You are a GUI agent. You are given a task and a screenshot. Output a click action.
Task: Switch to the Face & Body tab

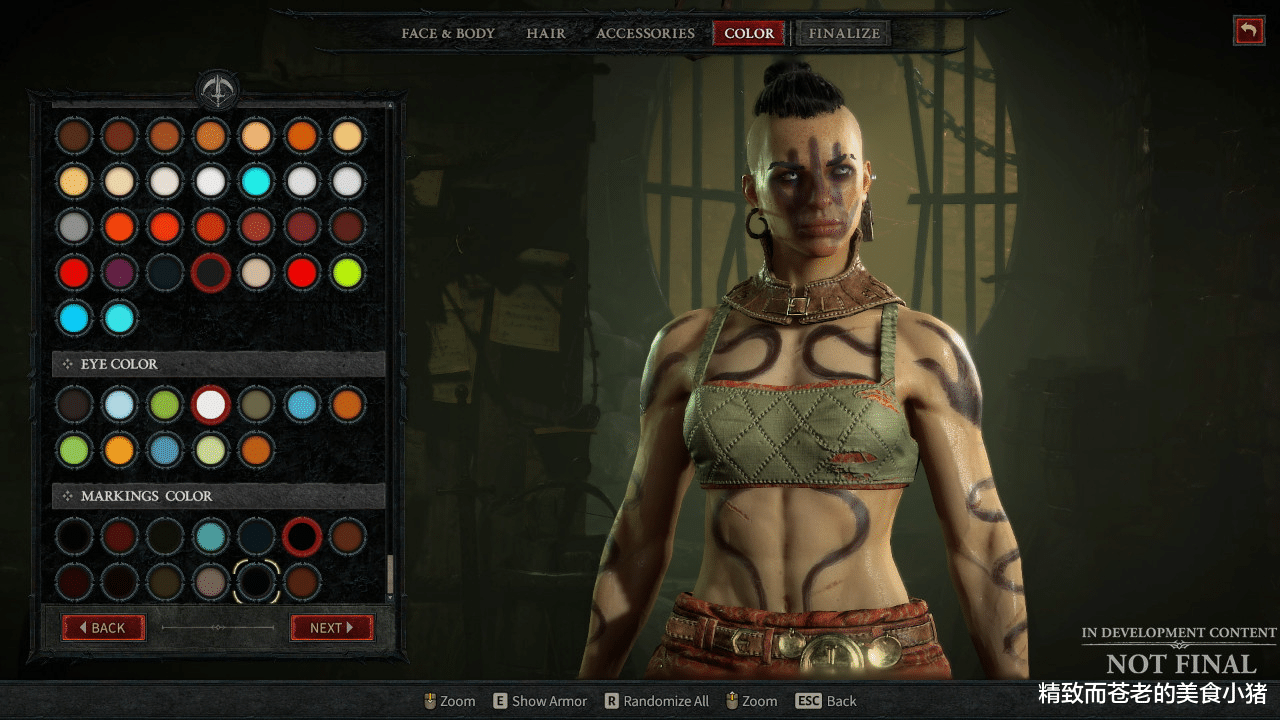pyautogui.click(x=448, y=33)
